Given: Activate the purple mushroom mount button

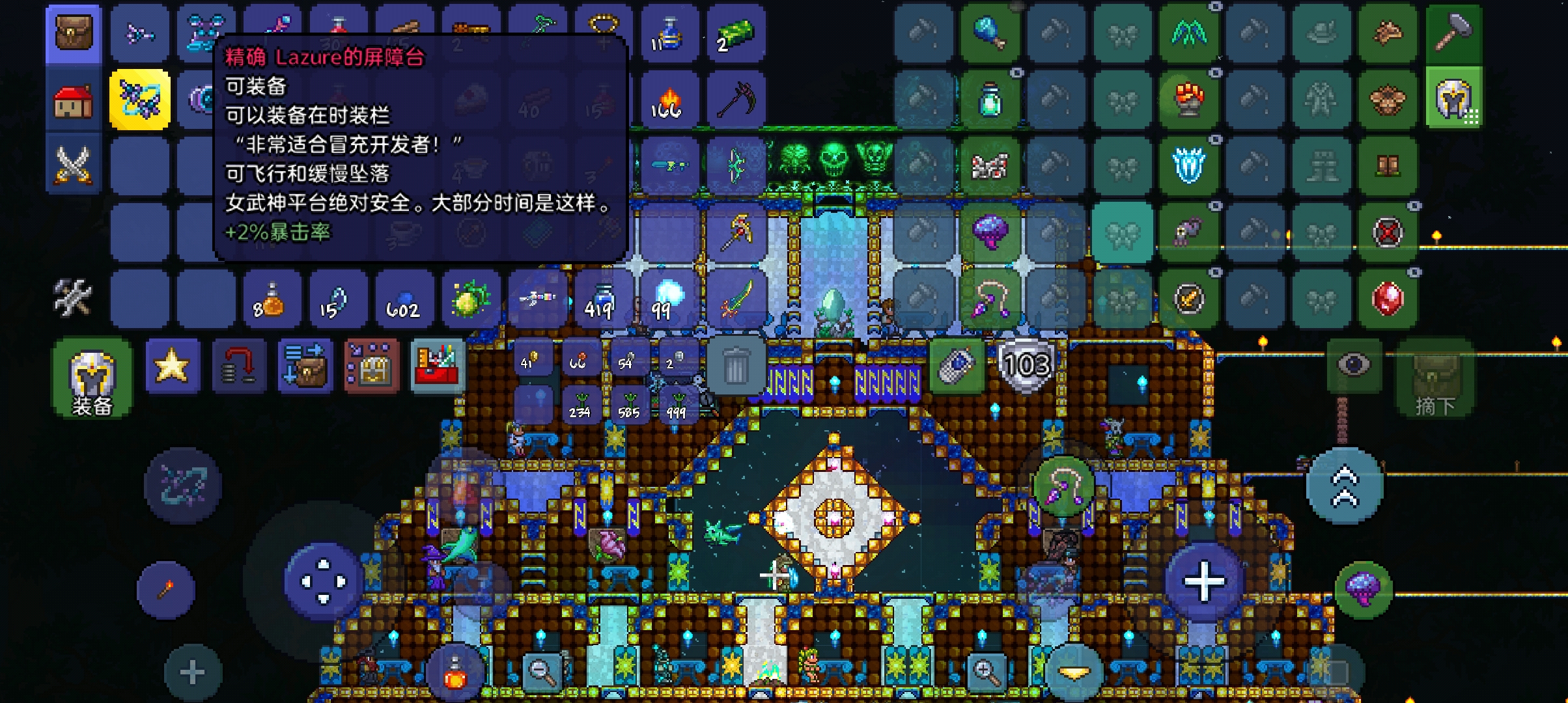Looking at the screenshot, I should pyautogui.click(x=1364, y=589).
